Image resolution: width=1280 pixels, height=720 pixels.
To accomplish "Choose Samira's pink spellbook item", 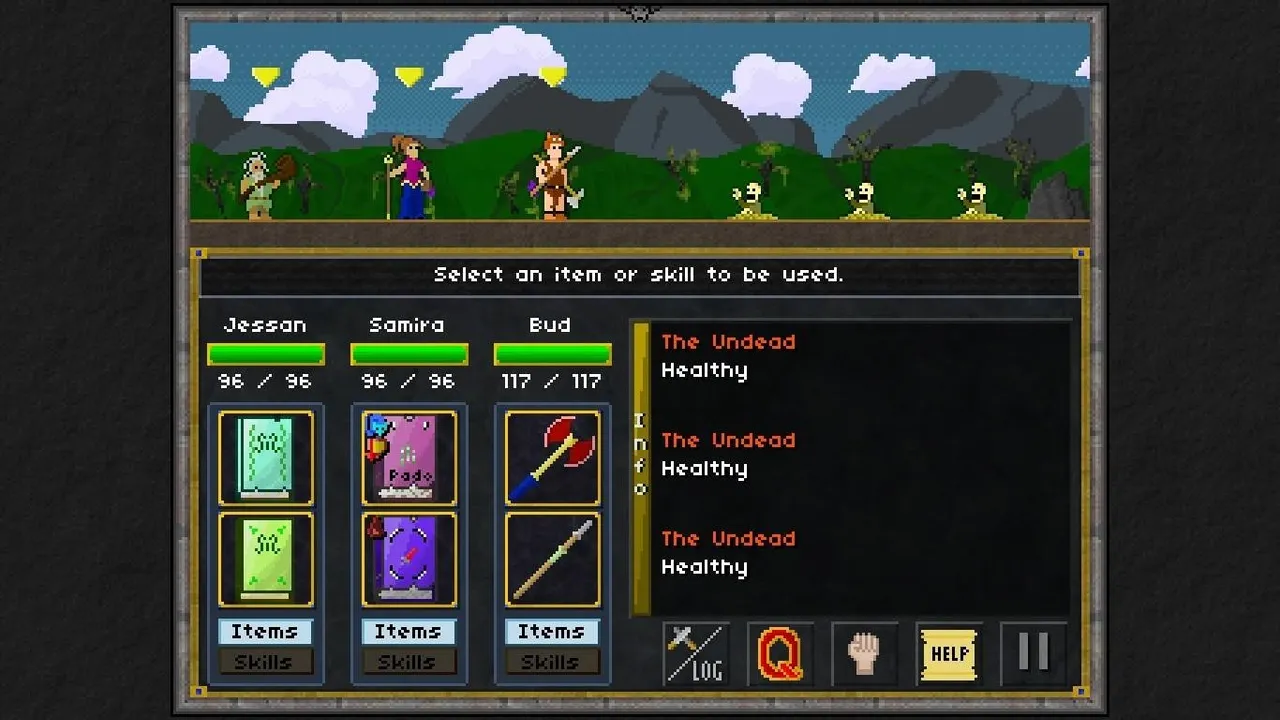I will 409,457.
